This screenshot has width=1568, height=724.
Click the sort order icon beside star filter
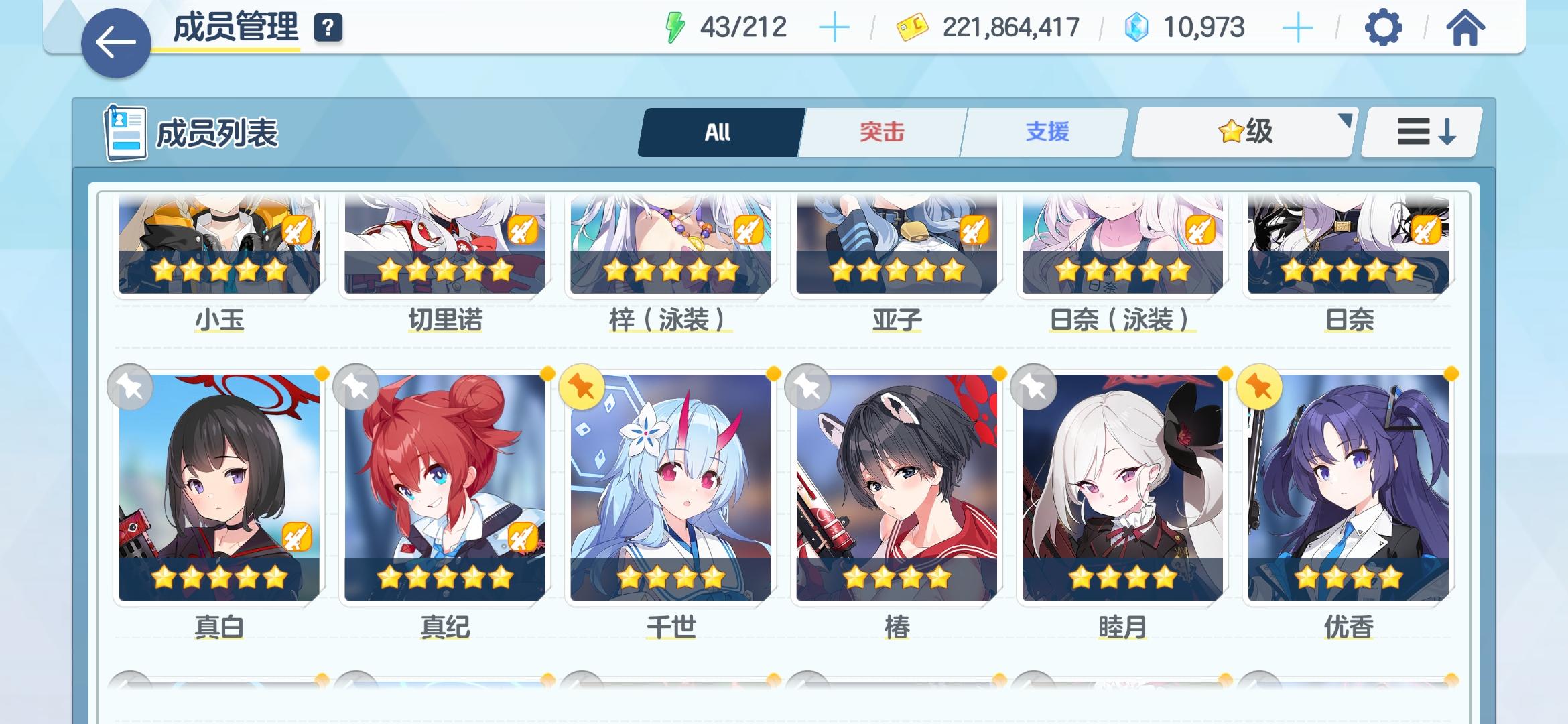[x=1419, y=131]
